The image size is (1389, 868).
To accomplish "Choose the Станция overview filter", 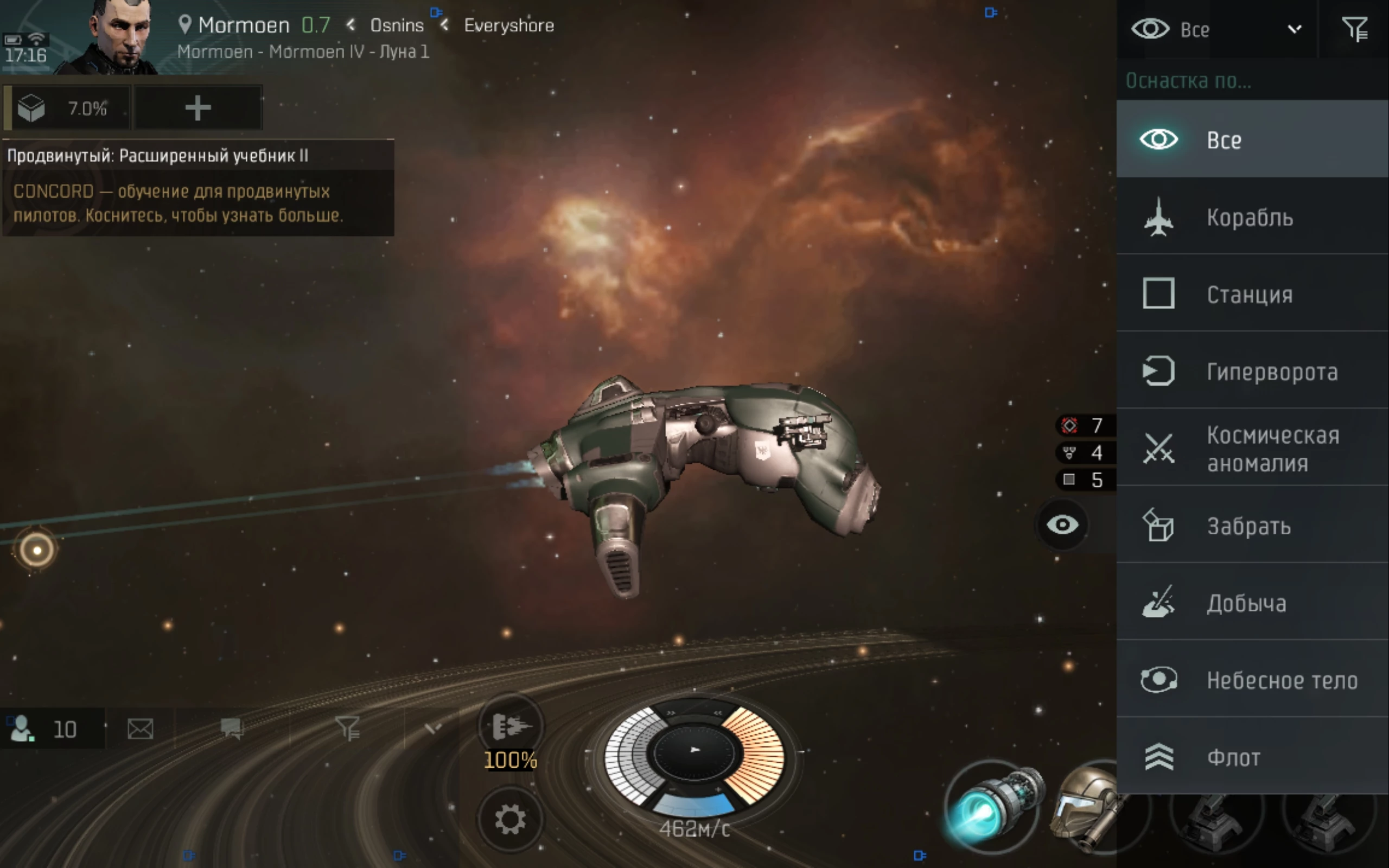I will click(x=1251, y=294).
